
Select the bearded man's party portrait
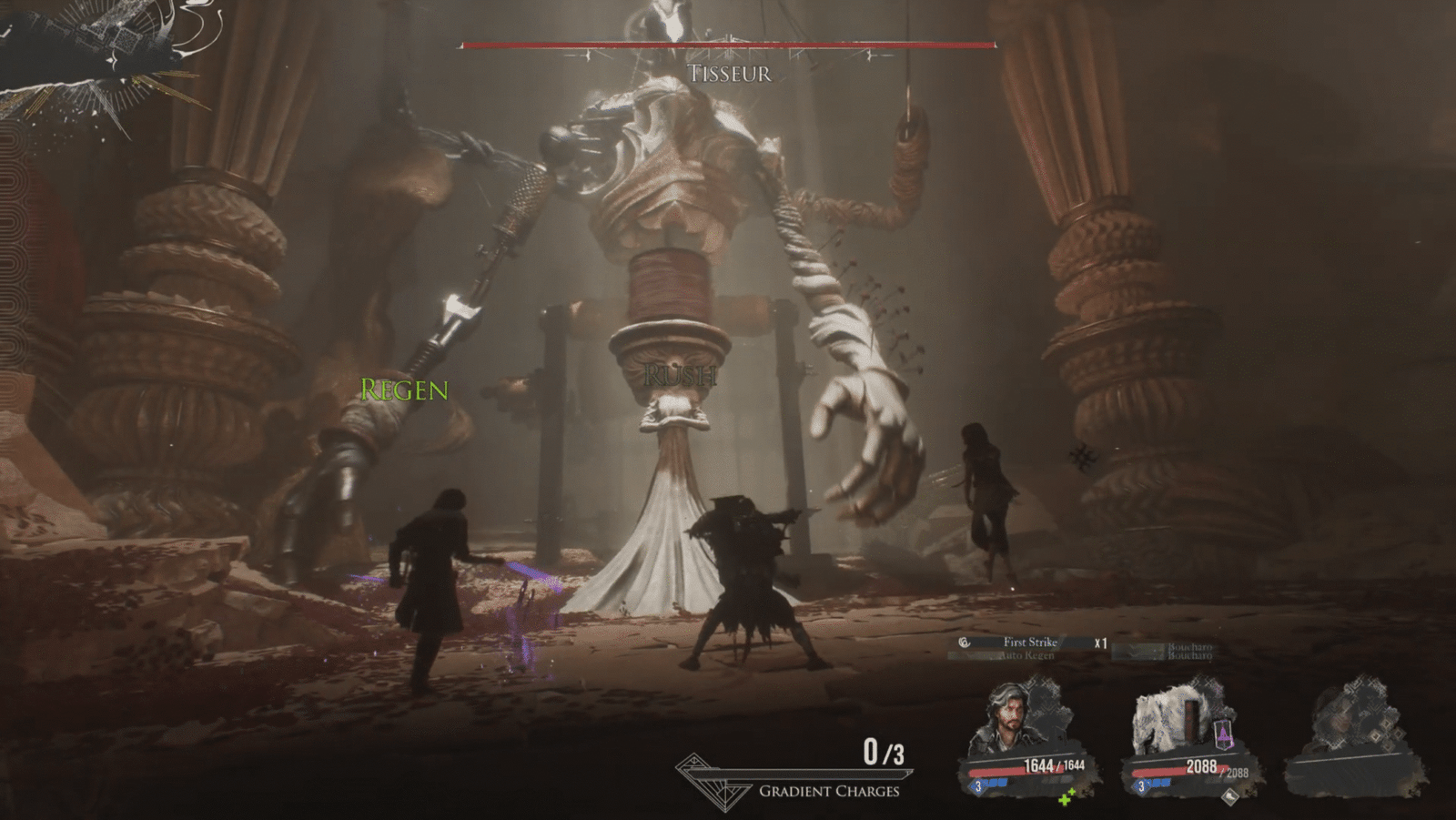coord(1011,719)
